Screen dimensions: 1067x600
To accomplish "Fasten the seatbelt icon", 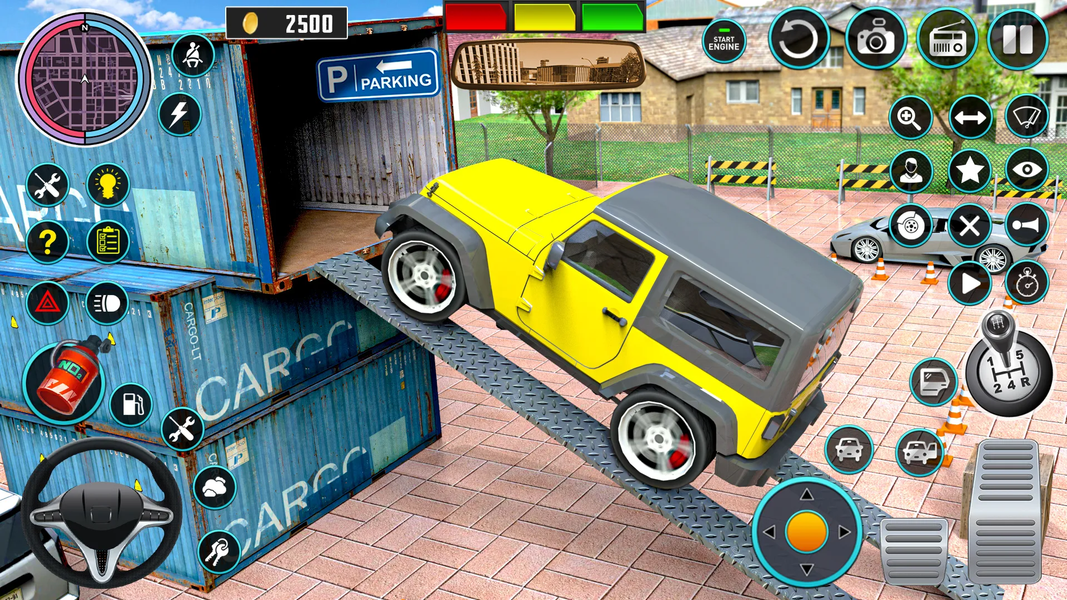I will click(193, 55).
